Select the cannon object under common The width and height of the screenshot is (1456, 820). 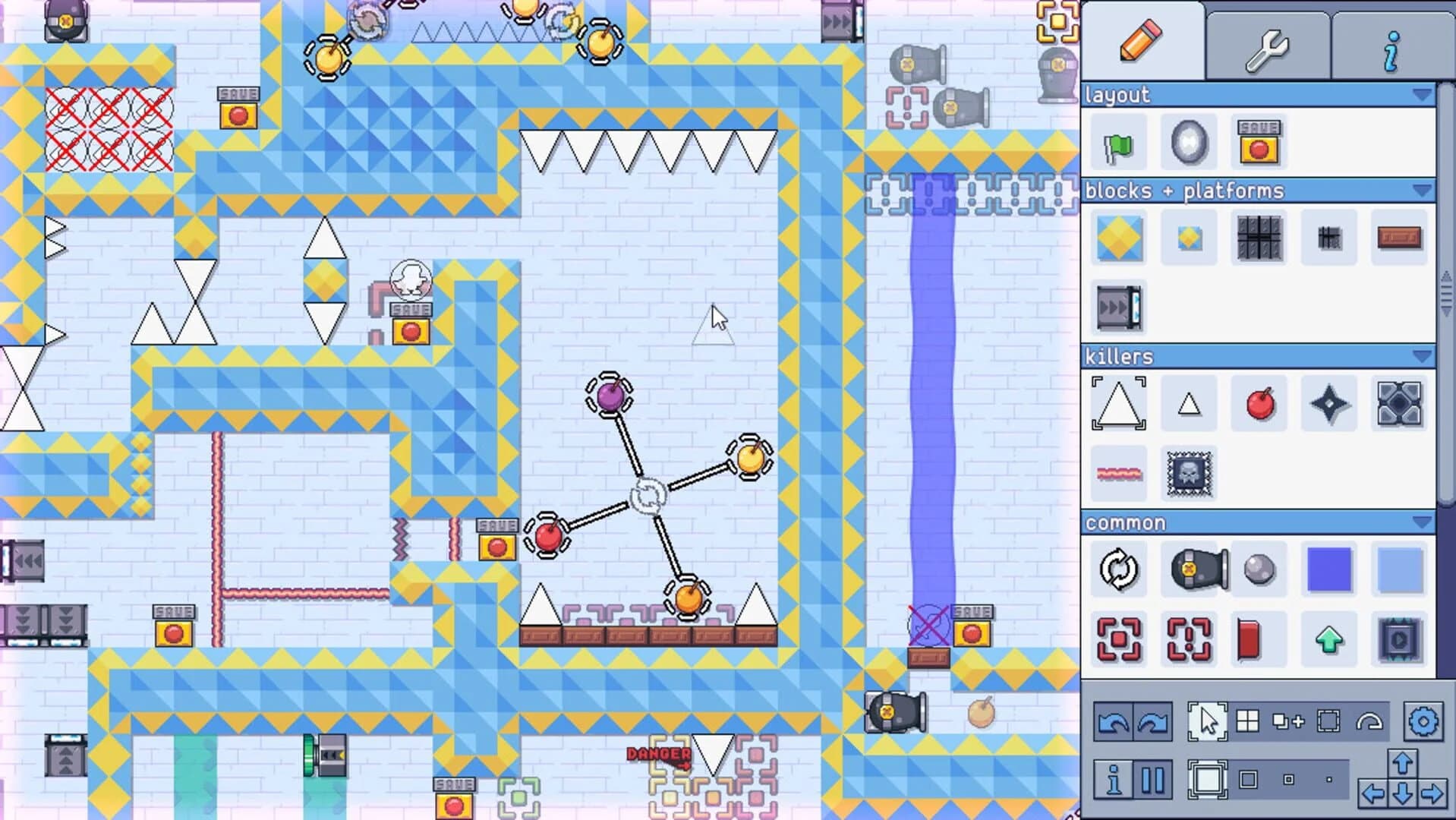point(1188,570)
